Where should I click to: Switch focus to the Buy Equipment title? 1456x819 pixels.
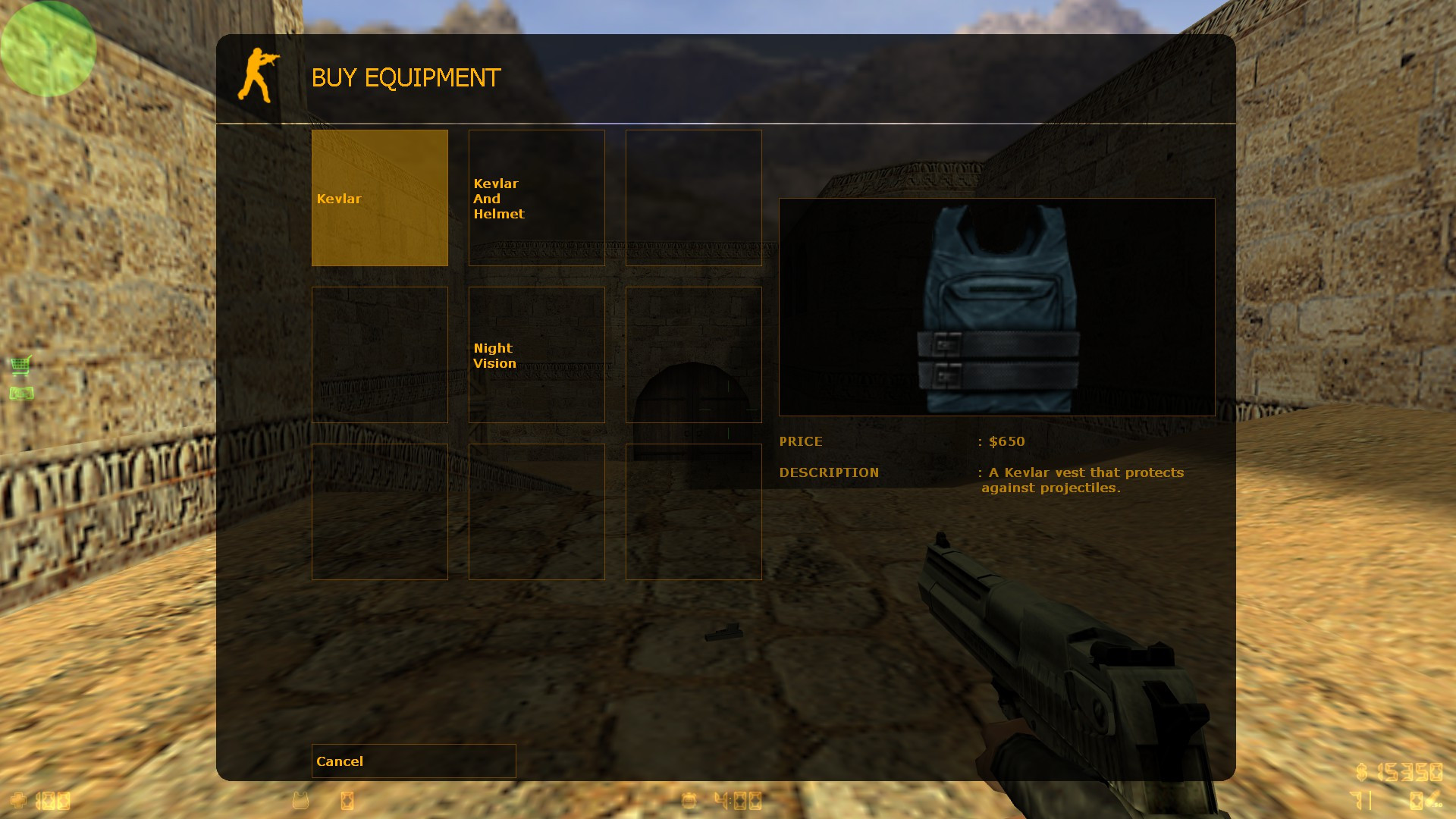point(406,77)
